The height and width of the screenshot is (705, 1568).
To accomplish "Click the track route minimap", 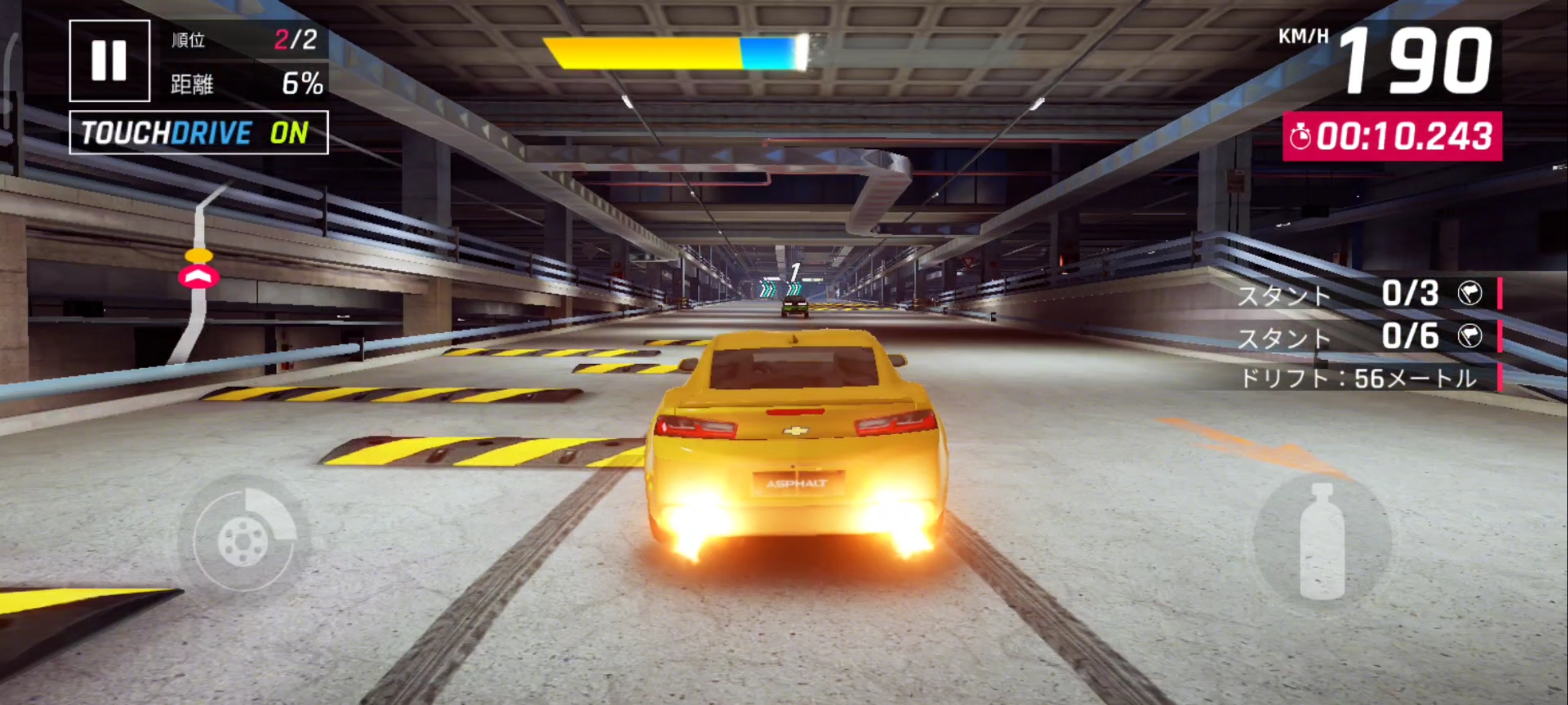I will [198, 274].
